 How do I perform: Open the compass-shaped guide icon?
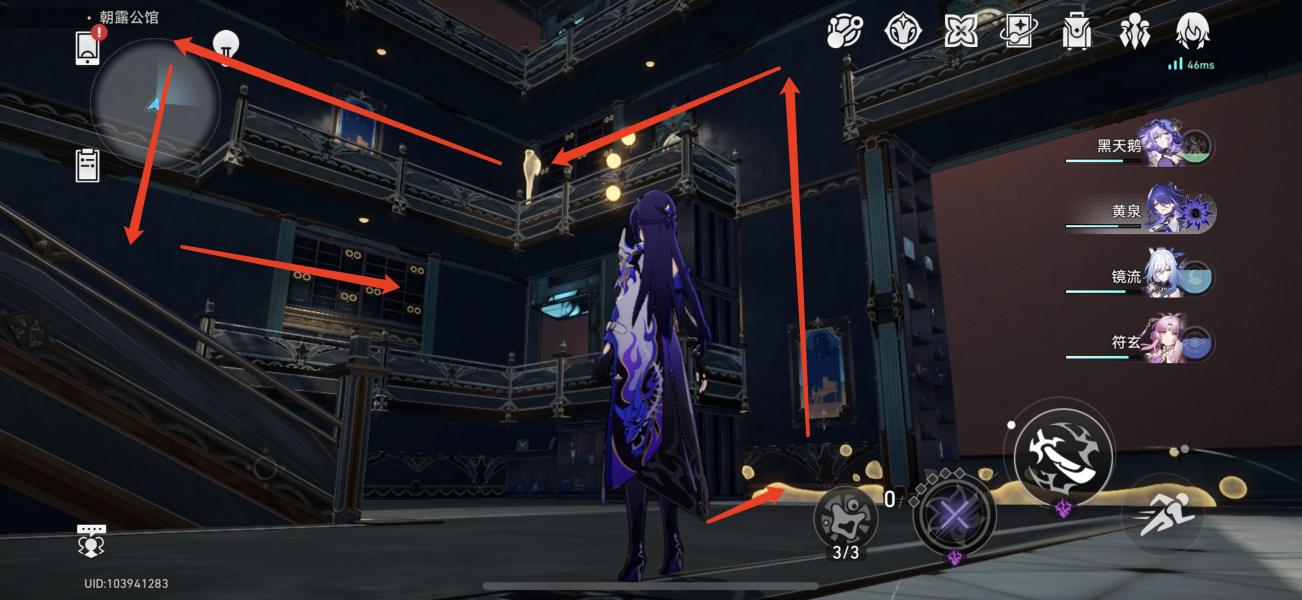coord(903,32)
